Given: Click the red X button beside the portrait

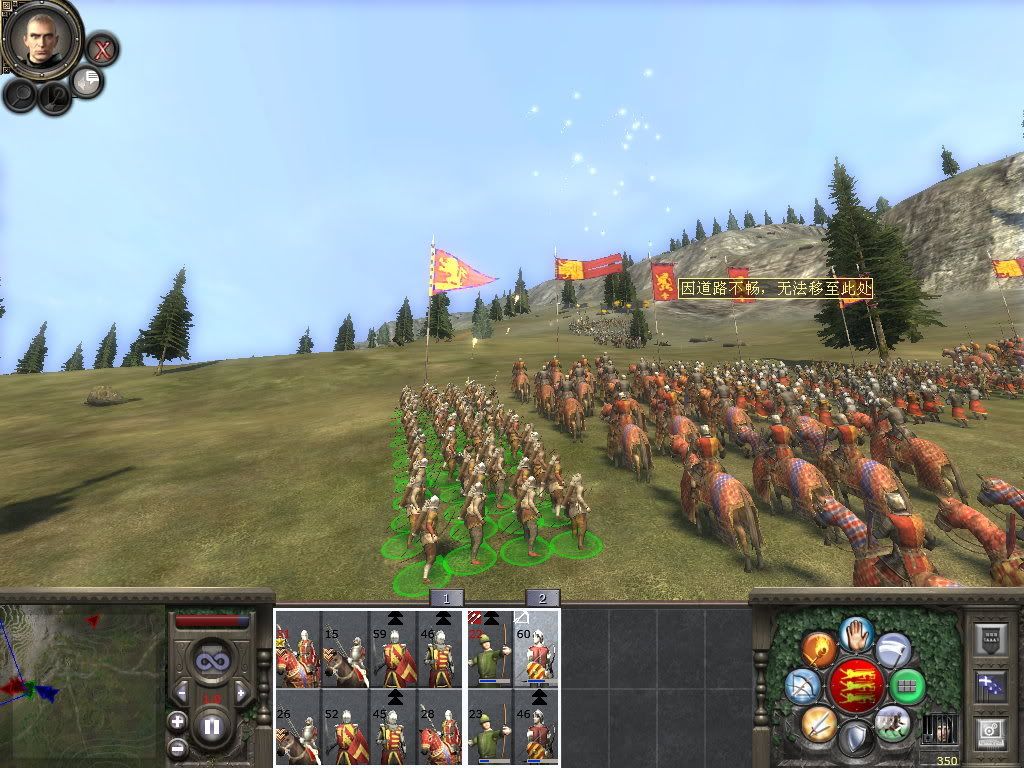Looking at the screenshot, I should coord(102,48).
